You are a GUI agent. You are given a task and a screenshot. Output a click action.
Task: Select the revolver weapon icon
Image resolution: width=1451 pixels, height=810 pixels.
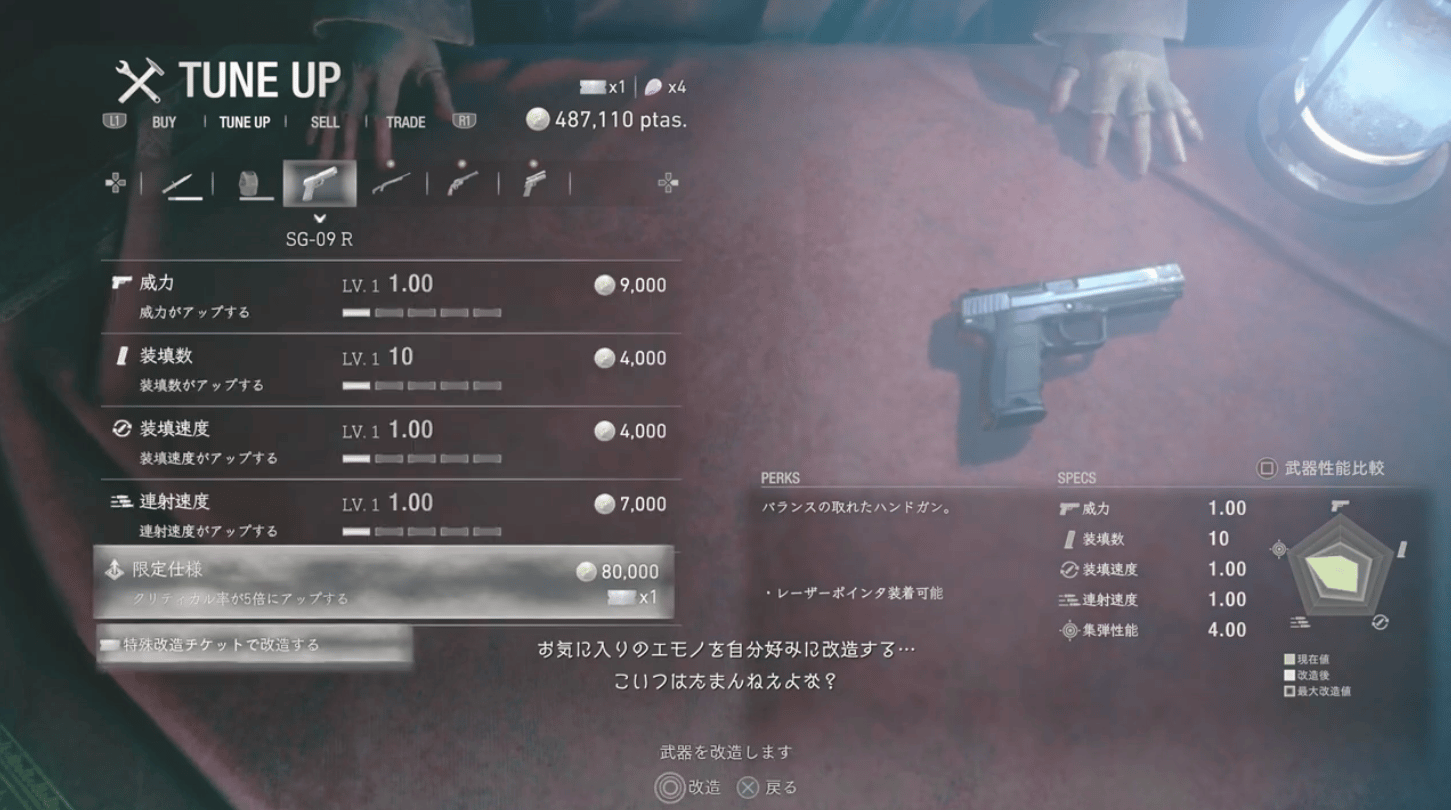coord(462,184)
